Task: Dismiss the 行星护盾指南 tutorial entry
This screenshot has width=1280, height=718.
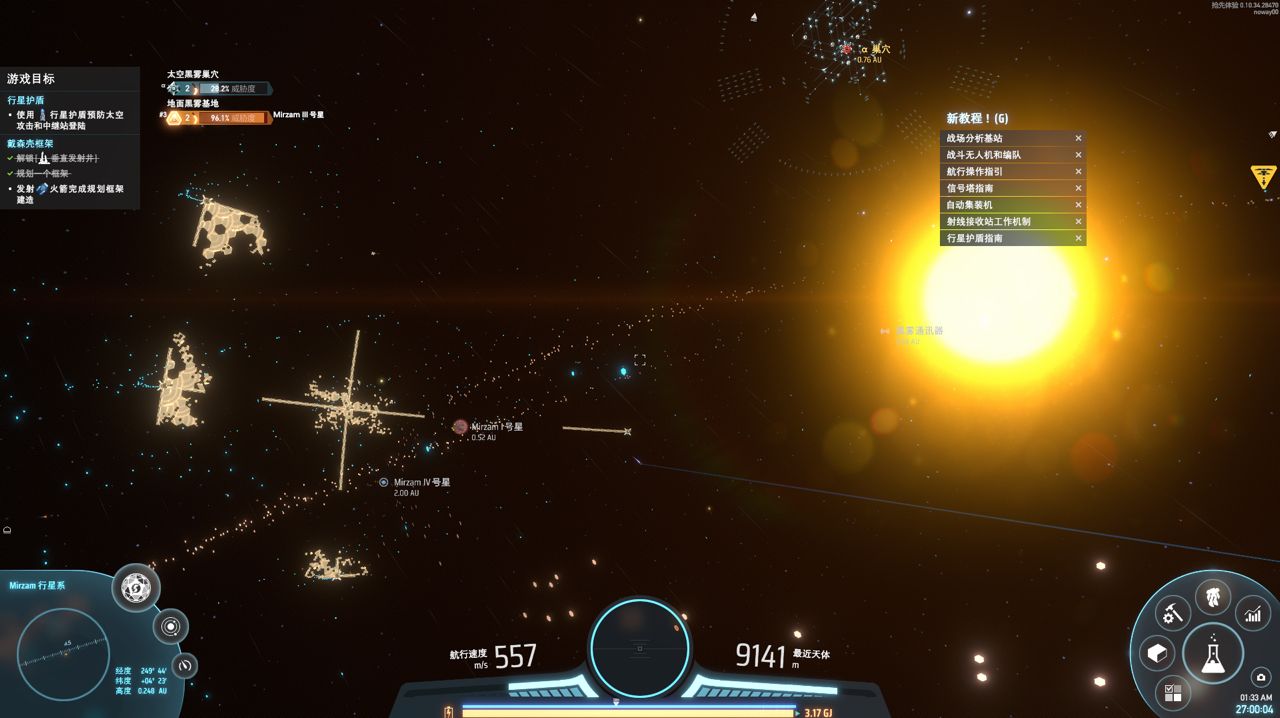Action: click(1078, 238)
